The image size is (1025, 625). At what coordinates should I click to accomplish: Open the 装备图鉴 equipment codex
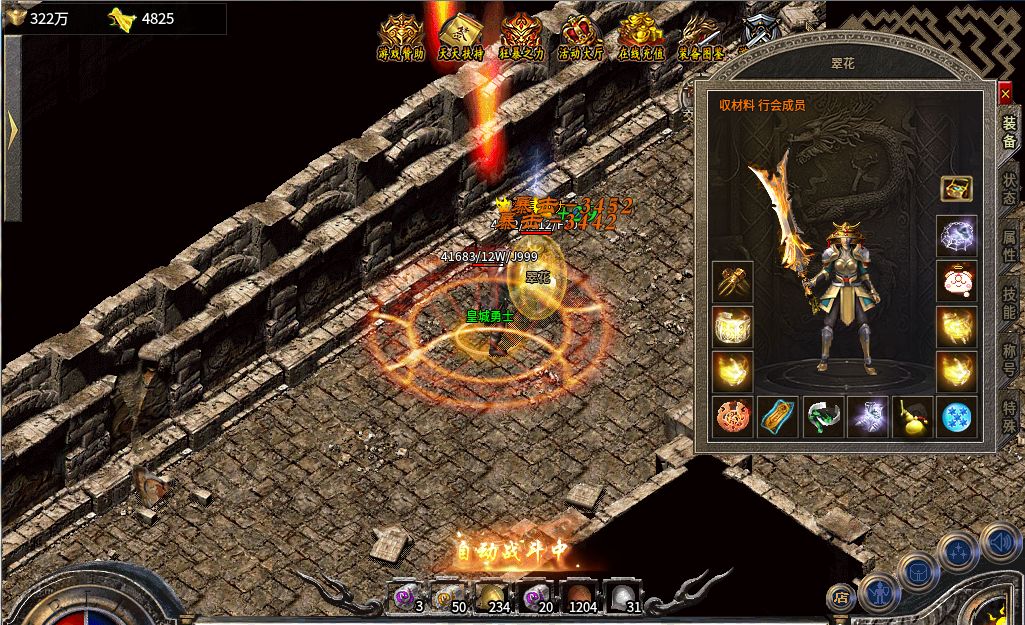(x=701, y=38)
